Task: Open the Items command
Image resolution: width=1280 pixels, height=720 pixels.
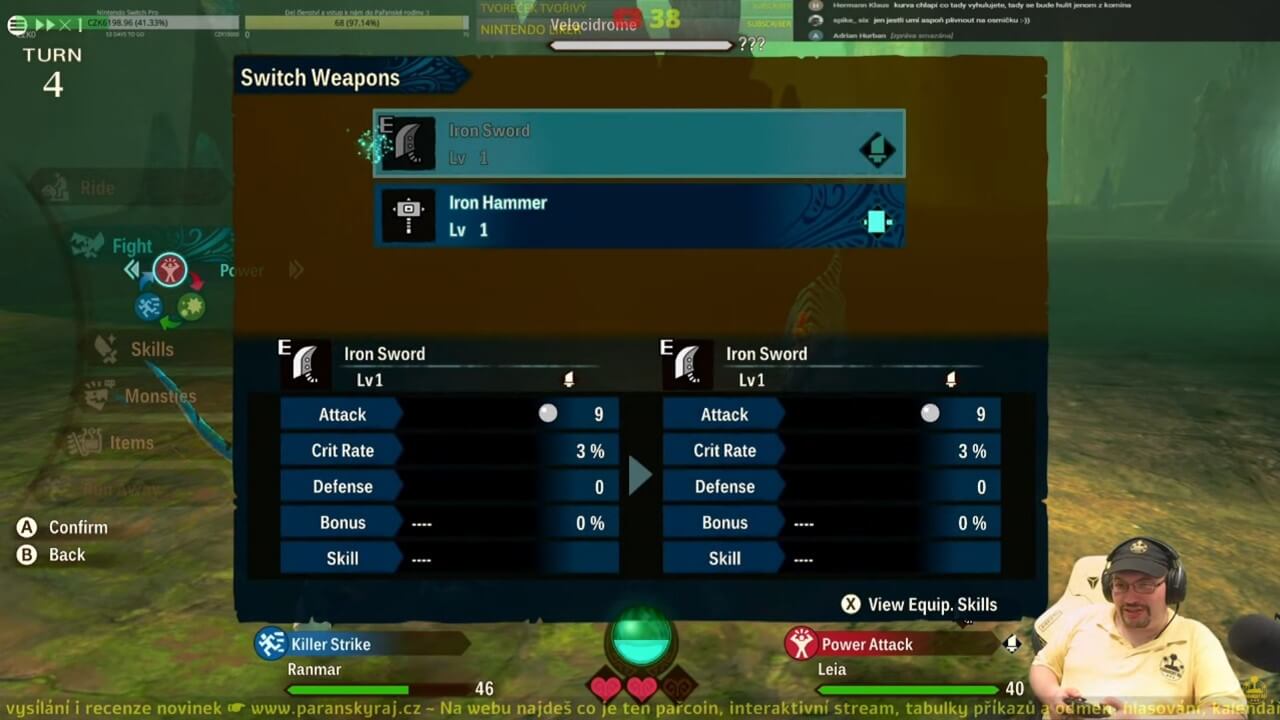Action: click(131, 443)
